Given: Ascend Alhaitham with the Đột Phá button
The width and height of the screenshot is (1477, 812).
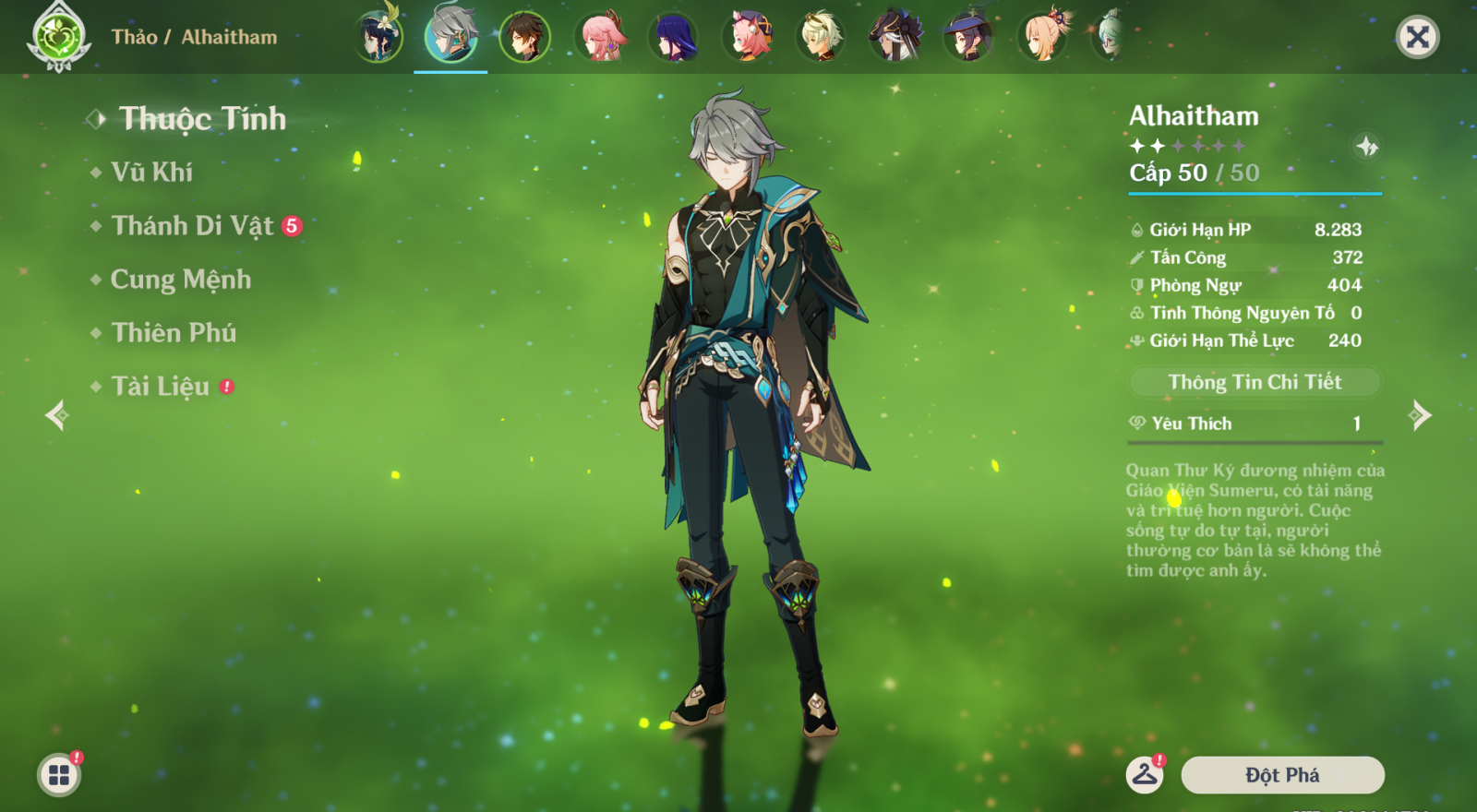Looking at the screenshot, I should pos(1282,775).
